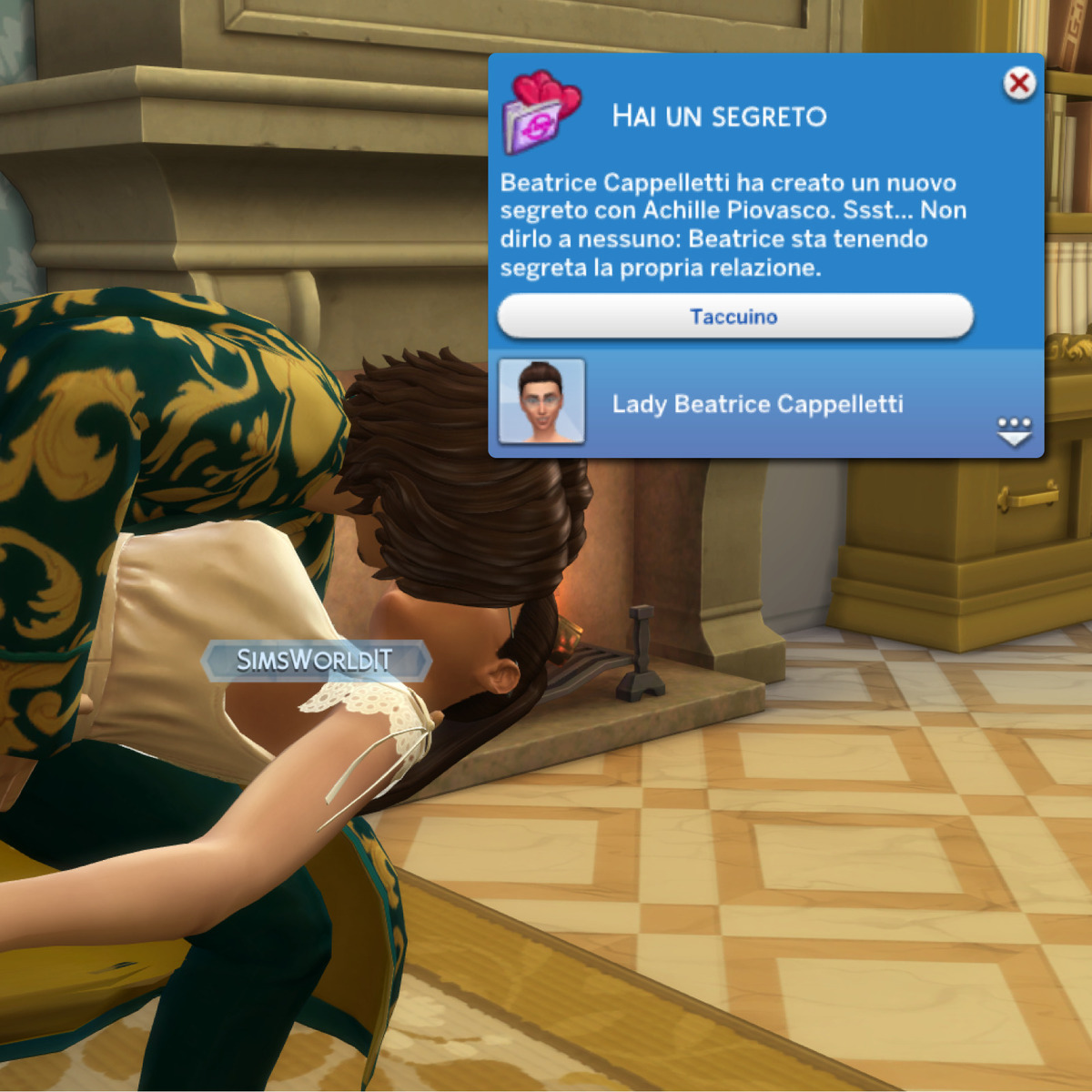Expand the notification list arrow
The image size is (1092, 1092).
1014,431
